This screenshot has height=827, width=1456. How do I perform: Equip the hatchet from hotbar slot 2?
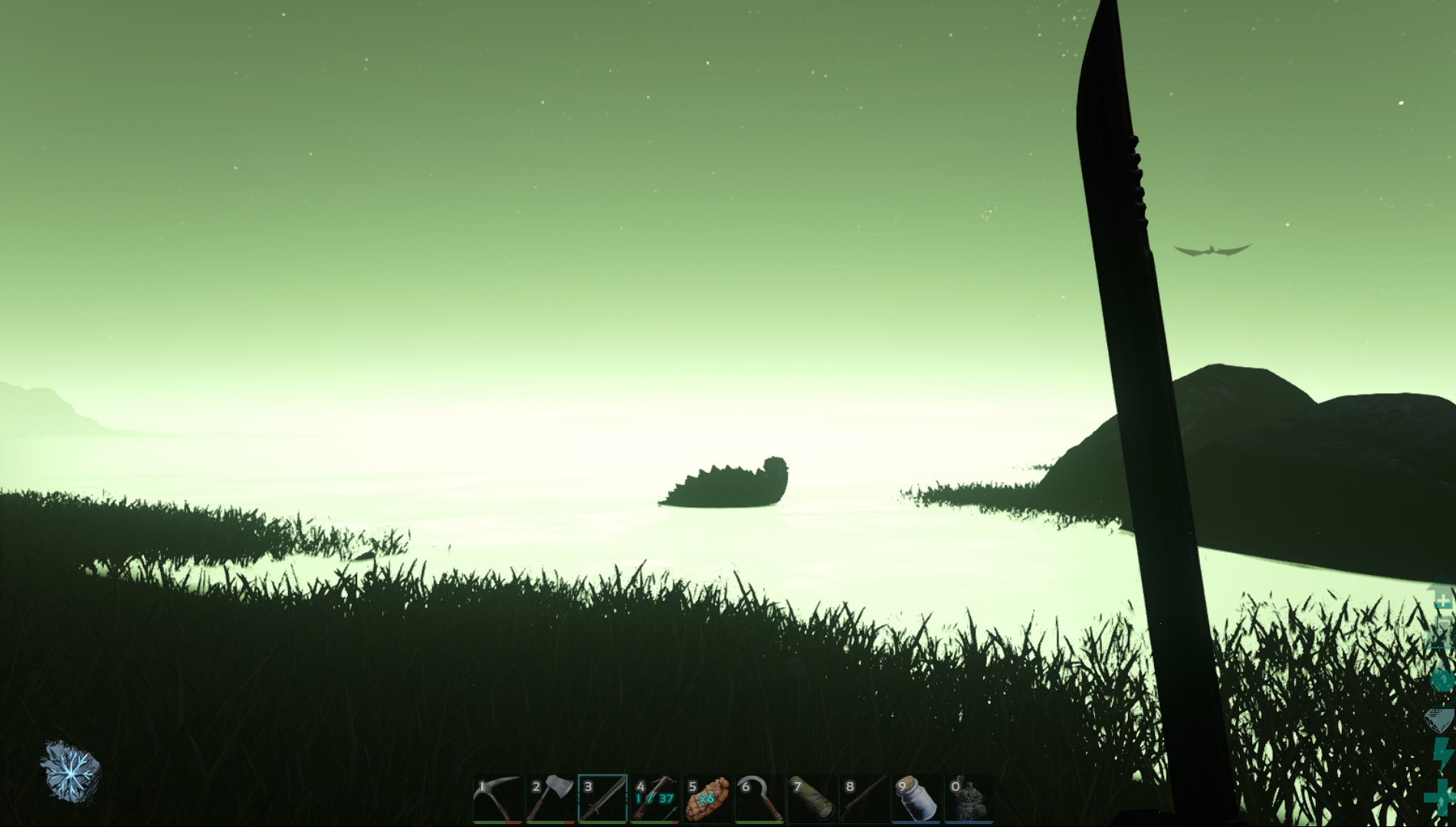click(x=549, y=799)
